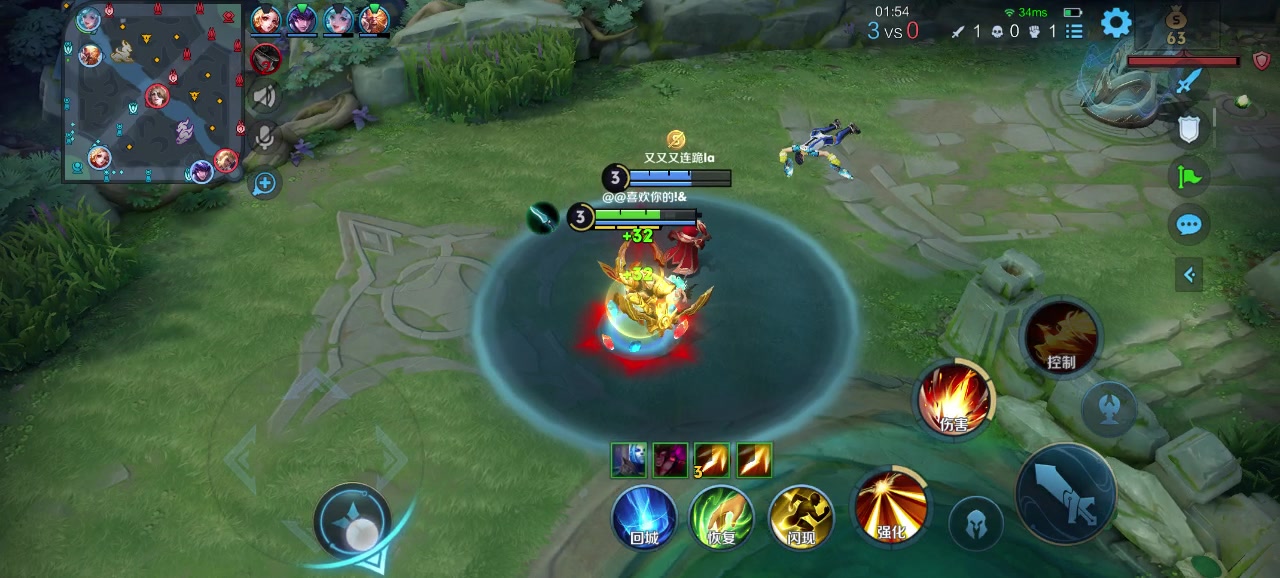The height and width of the screenshot is (578, 1280).
Task: Open the settings gear menu
Action: (1116, 23)
